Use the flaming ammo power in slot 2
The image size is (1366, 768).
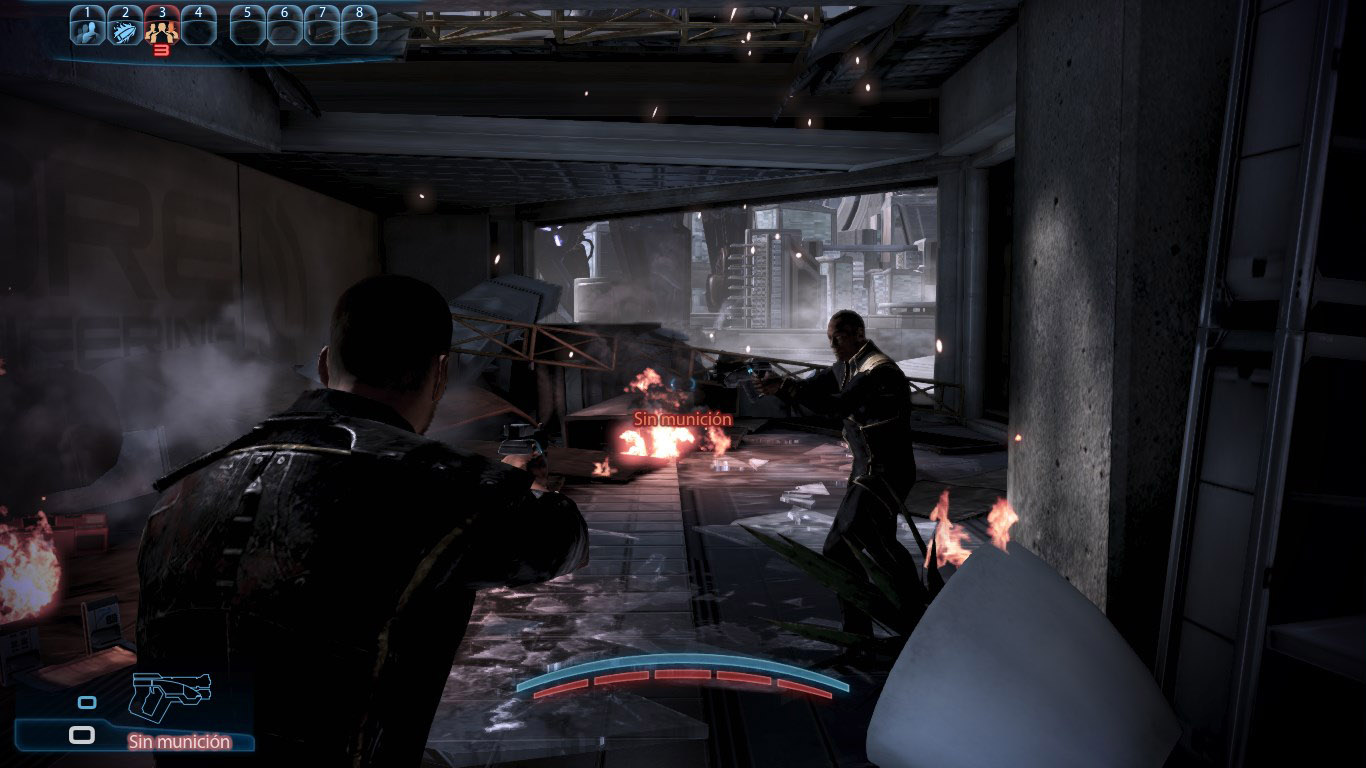[124, 26]
